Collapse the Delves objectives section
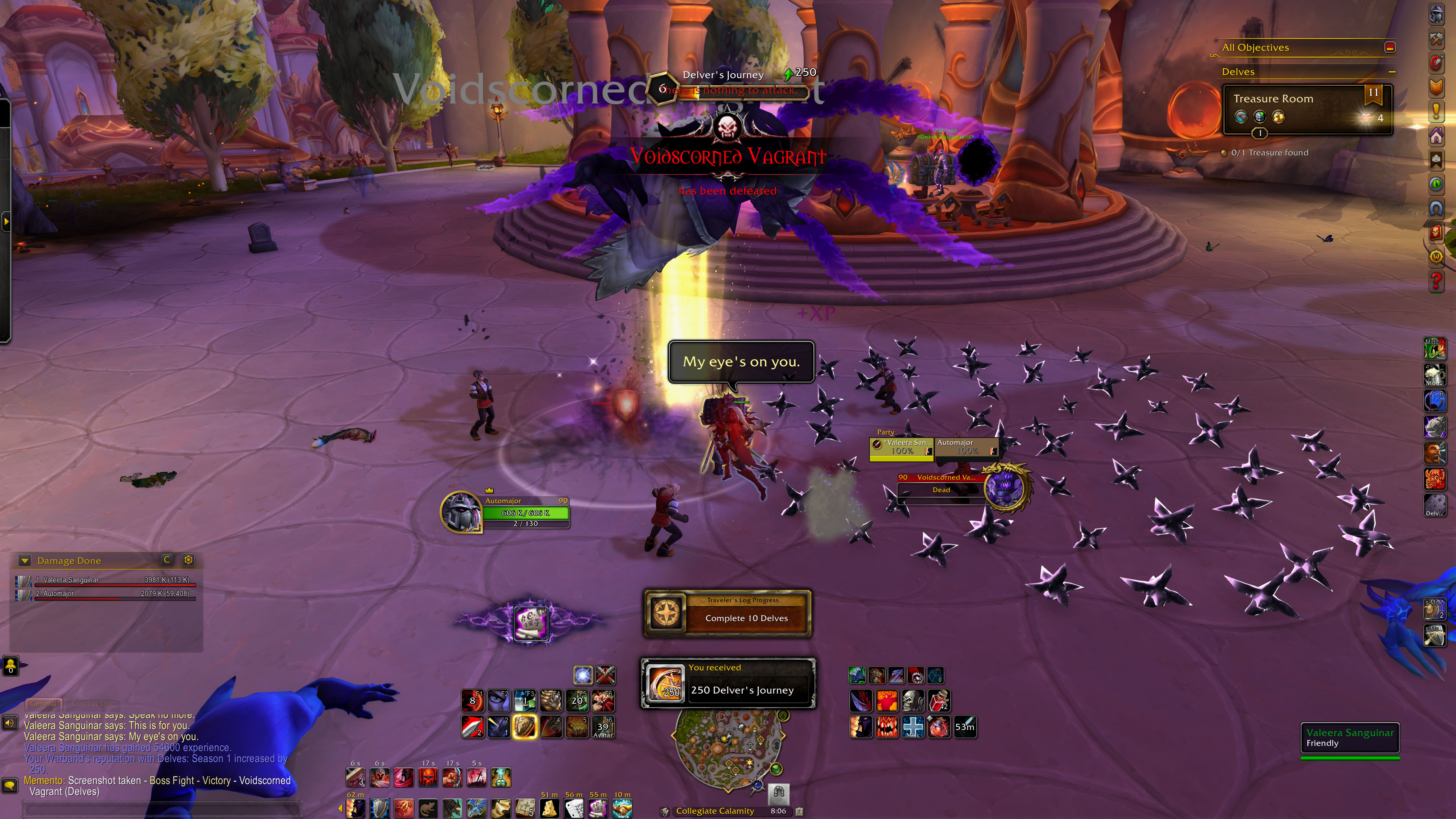The width and height of the screenshot is (1456, 819). point(1392,72)
